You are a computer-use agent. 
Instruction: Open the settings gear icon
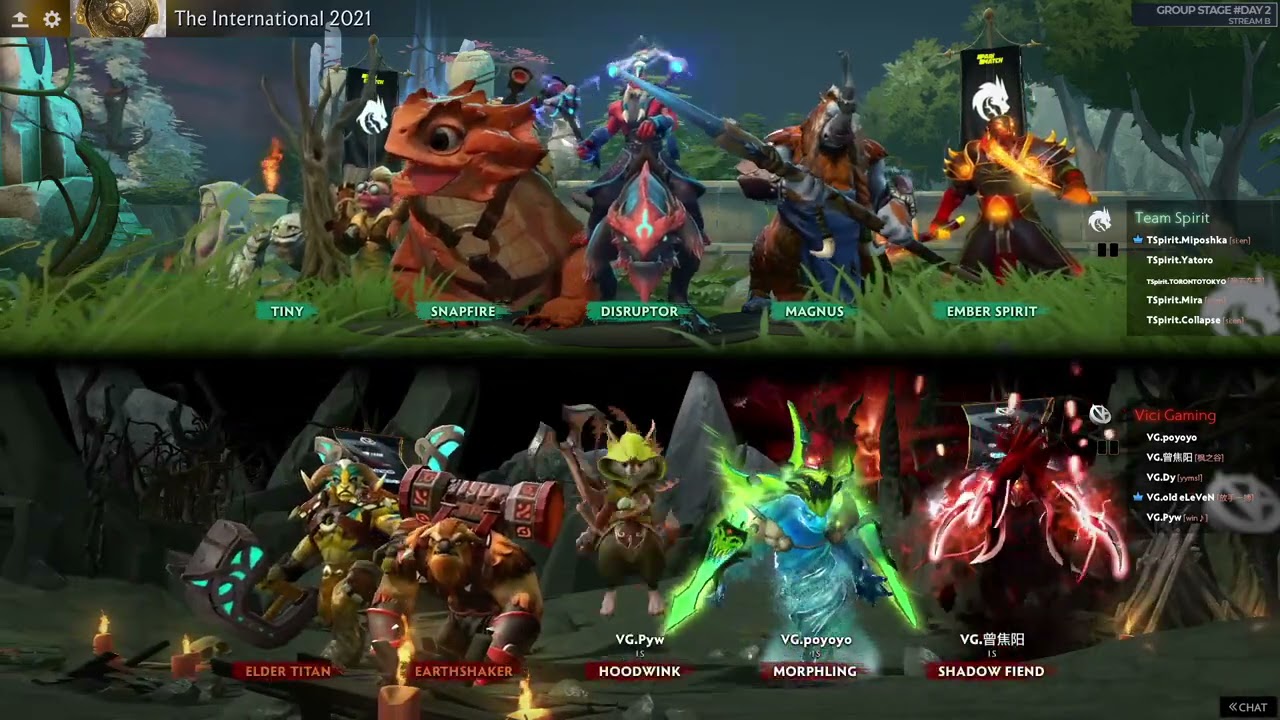[52, 19]
